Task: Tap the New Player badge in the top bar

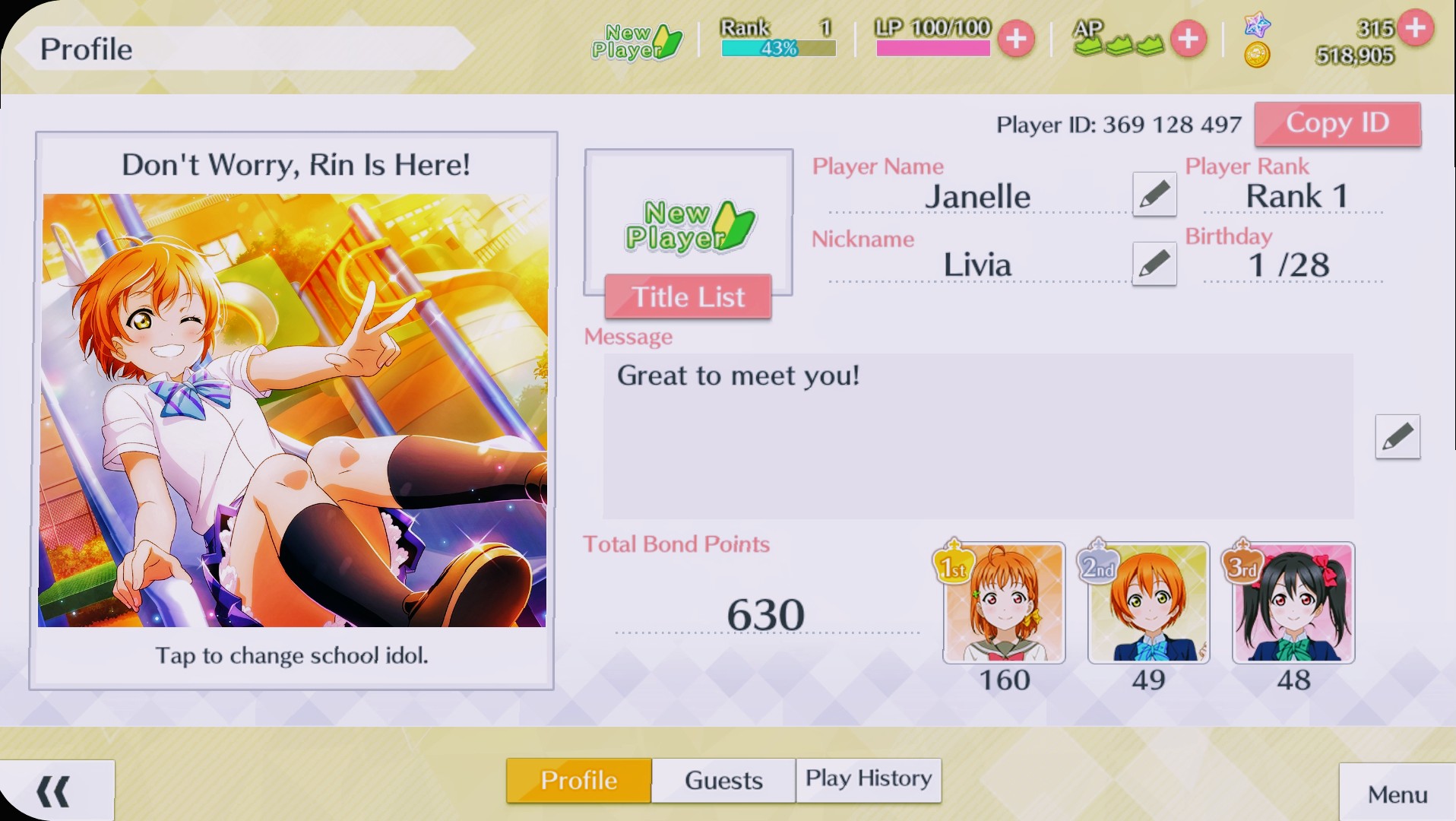Action: tap(637, 42)
